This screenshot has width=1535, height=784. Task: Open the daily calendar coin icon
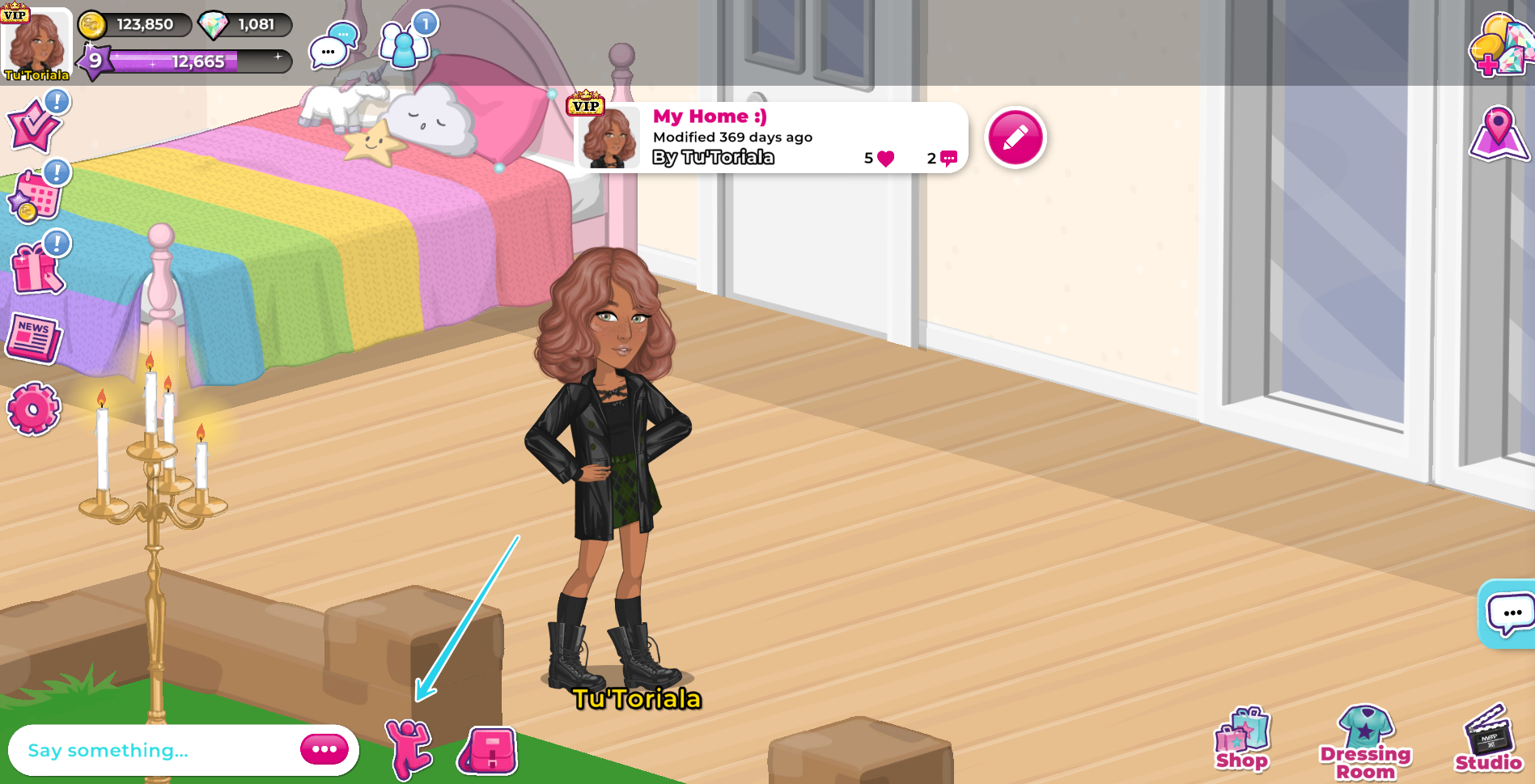click(33, 194)
